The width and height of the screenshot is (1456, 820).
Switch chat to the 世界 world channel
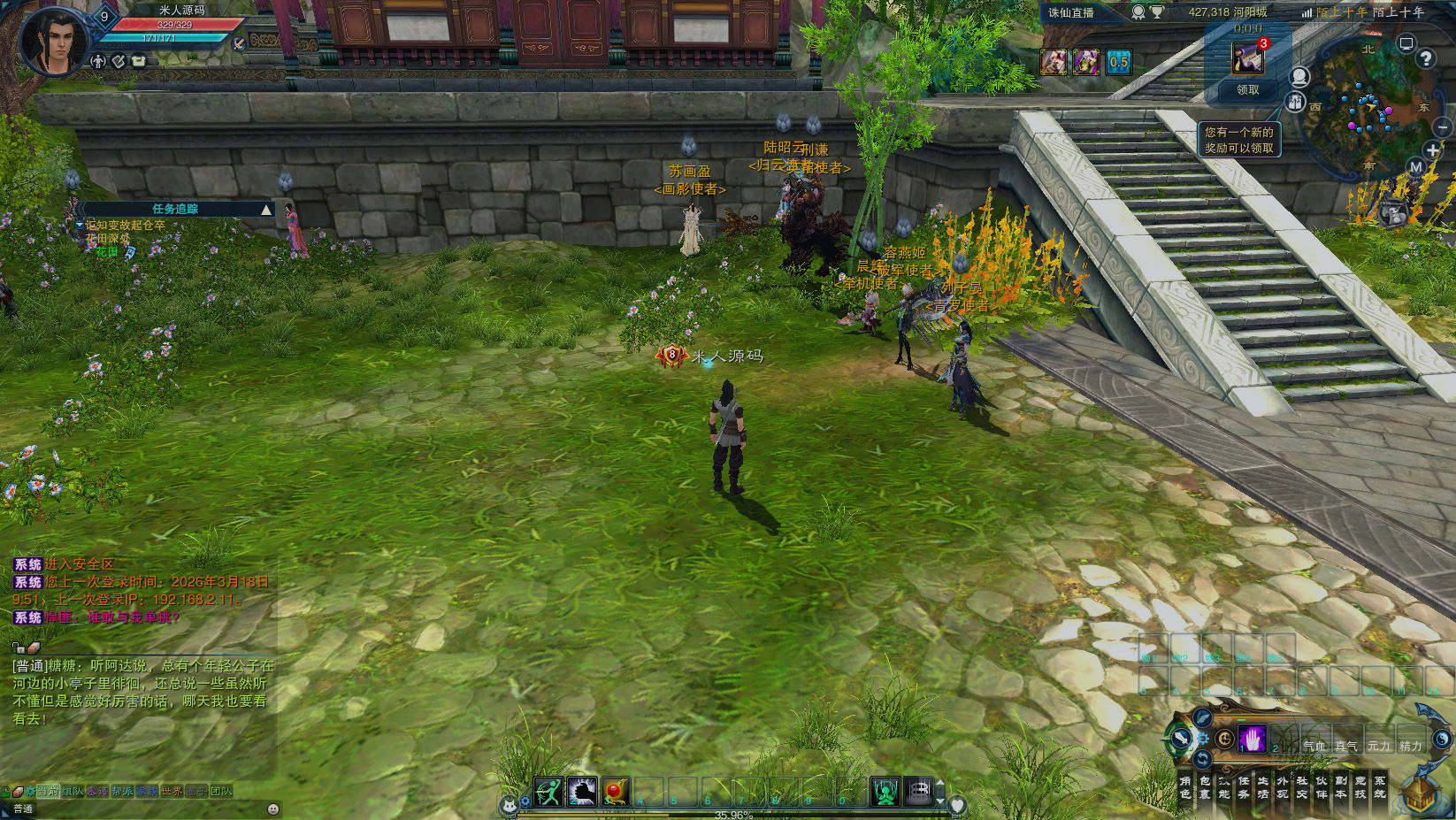click(x=172, y=791)
